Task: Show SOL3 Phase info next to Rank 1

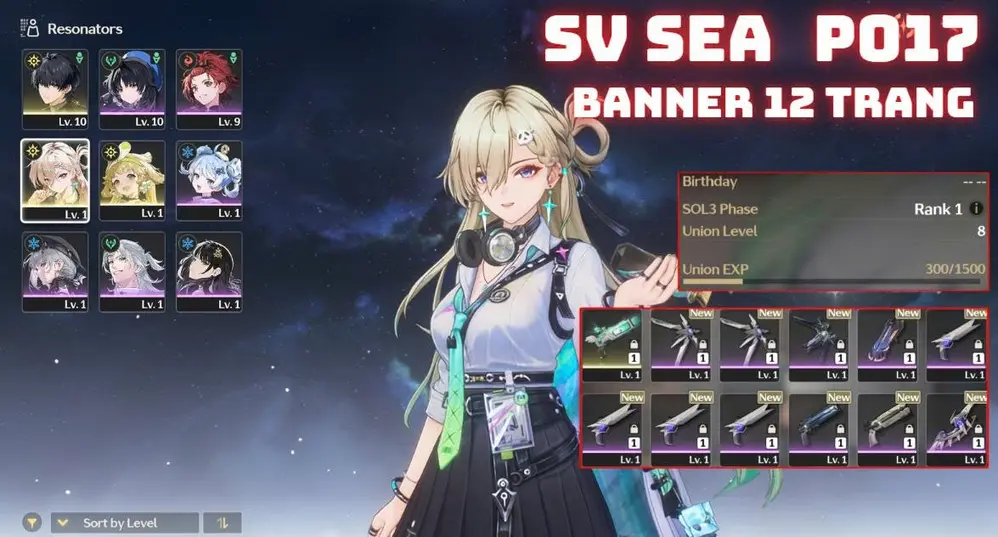Action: [x=976, y=209]
